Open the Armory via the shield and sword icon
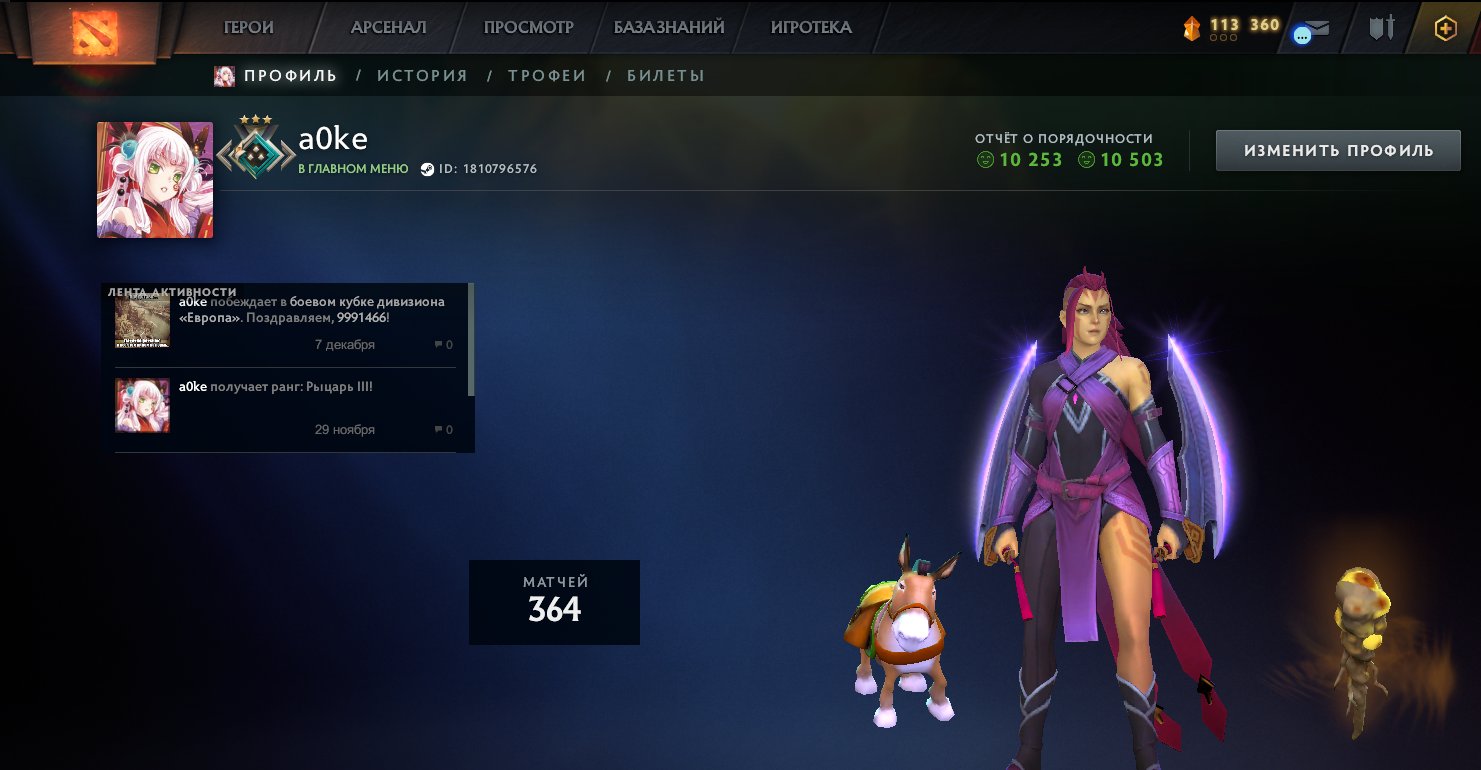The image size is (1481, 770). (x=1381, y=27)
